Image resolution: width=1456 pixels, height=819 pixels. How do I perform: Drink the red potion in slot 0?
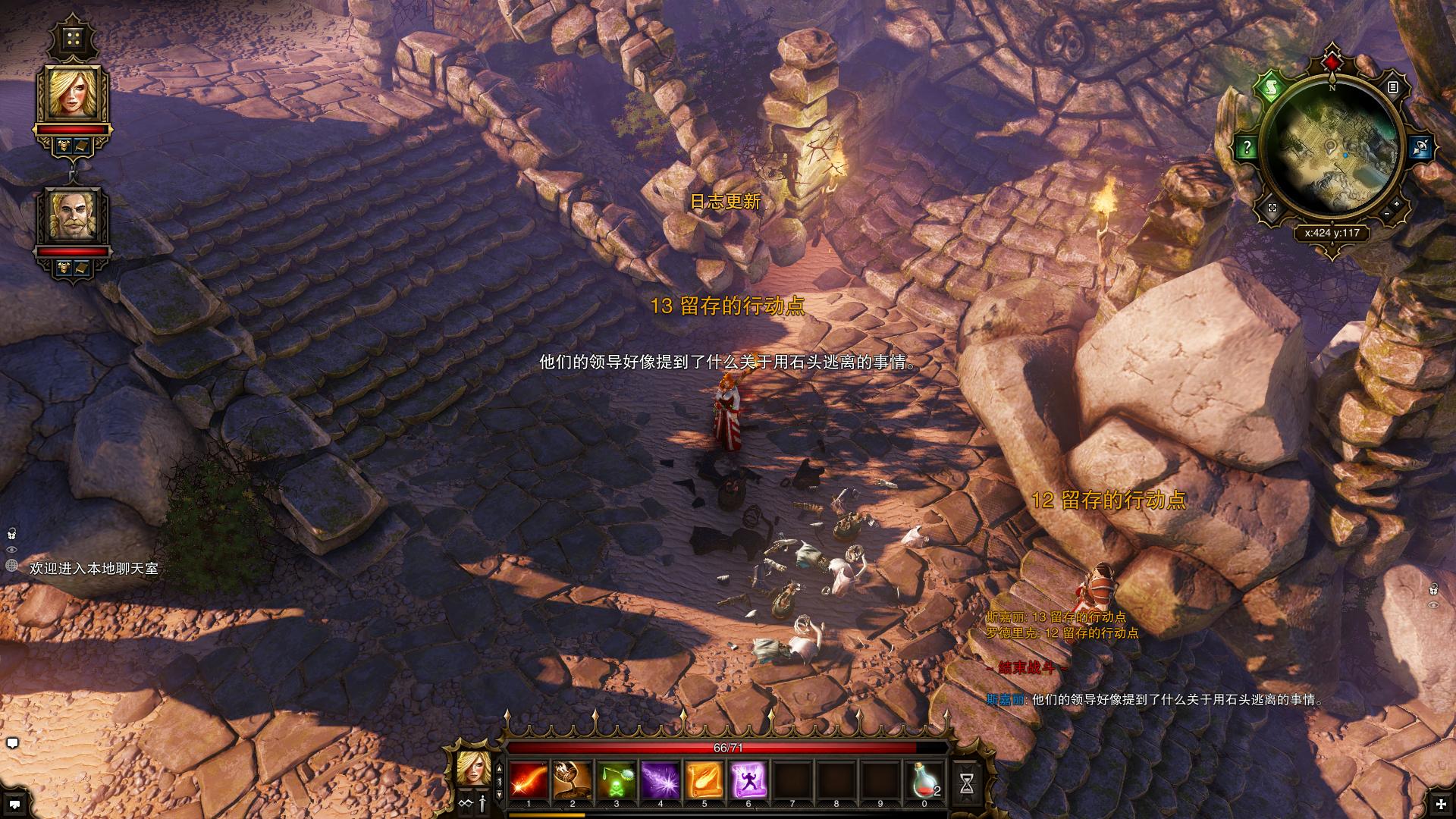(x=924, y=780)
